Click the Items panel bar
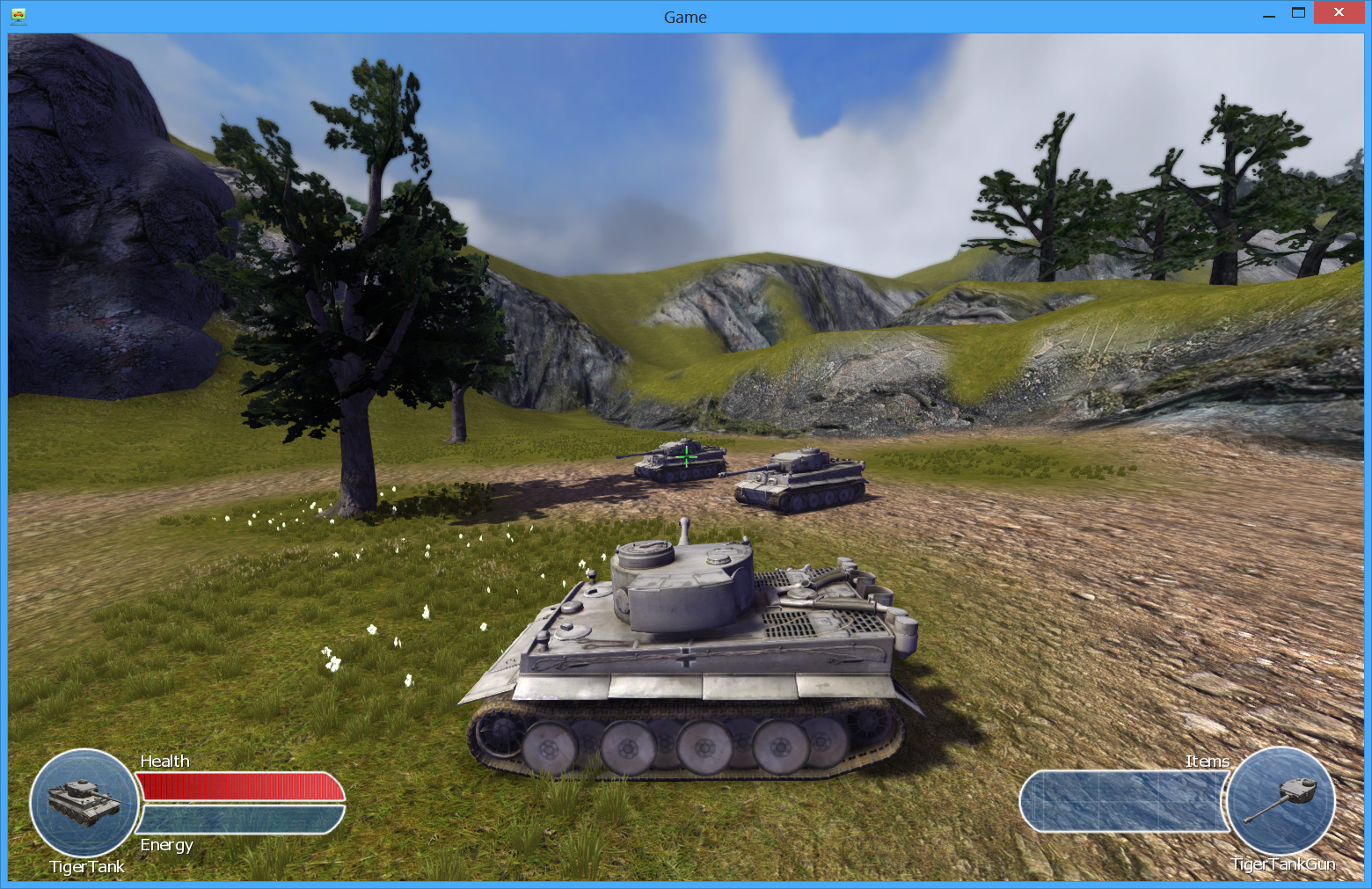Screen dimensions: 1372x889 [x=1124, y=801]
